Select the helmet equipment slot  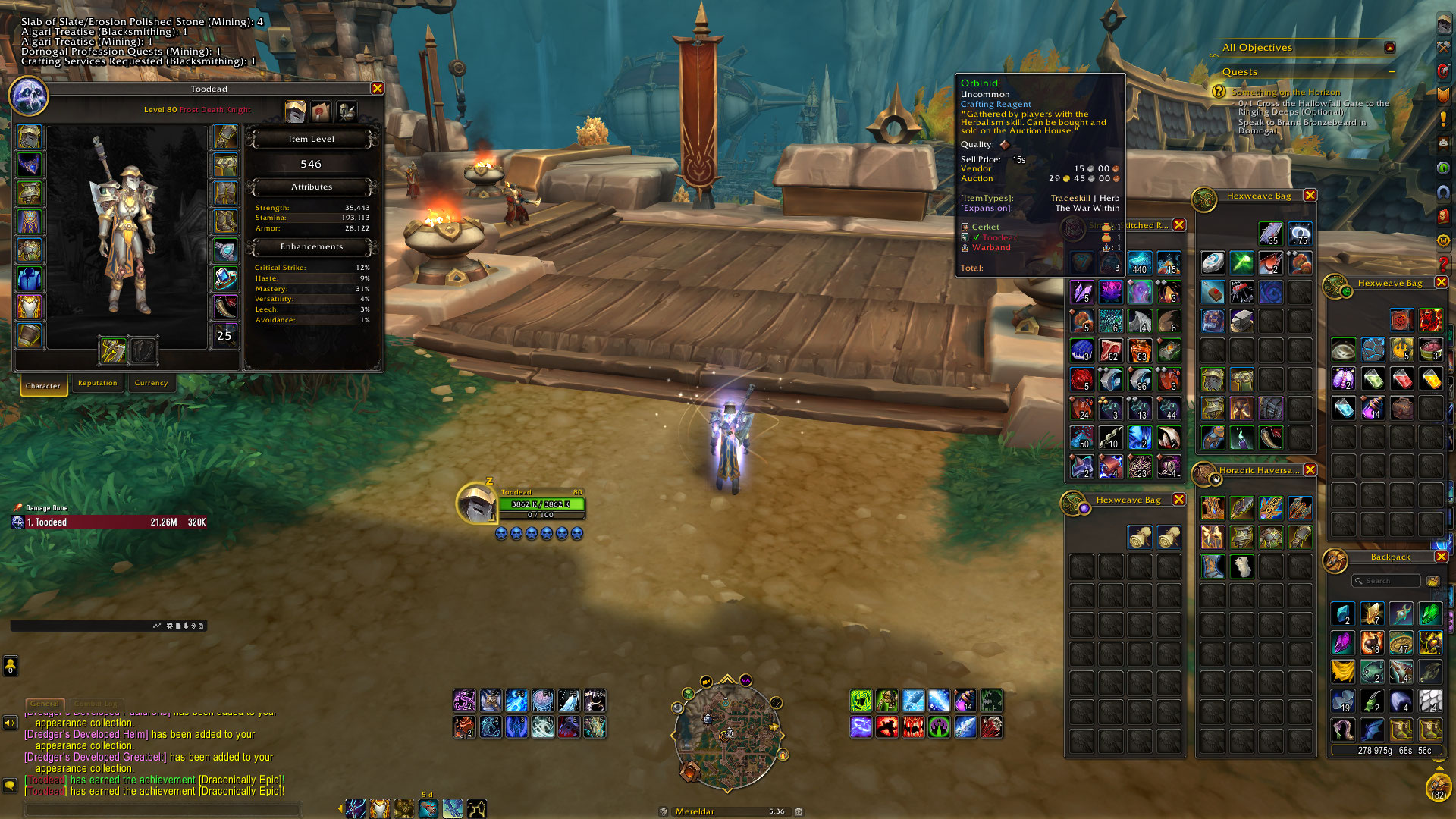[30, 137]
